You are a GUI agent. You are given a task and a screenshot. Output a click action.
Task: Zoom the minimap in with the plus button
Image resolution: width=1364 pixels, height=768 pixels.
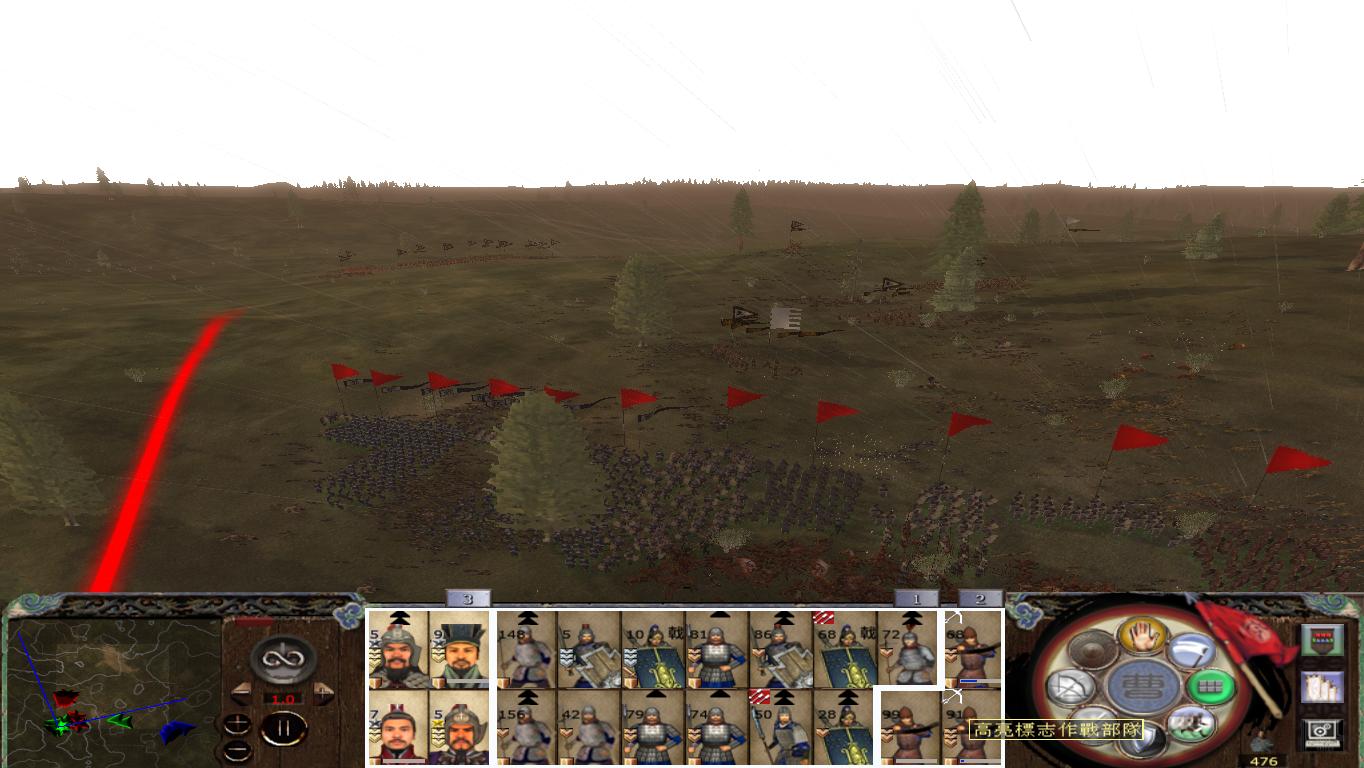[x=238, y=725]
